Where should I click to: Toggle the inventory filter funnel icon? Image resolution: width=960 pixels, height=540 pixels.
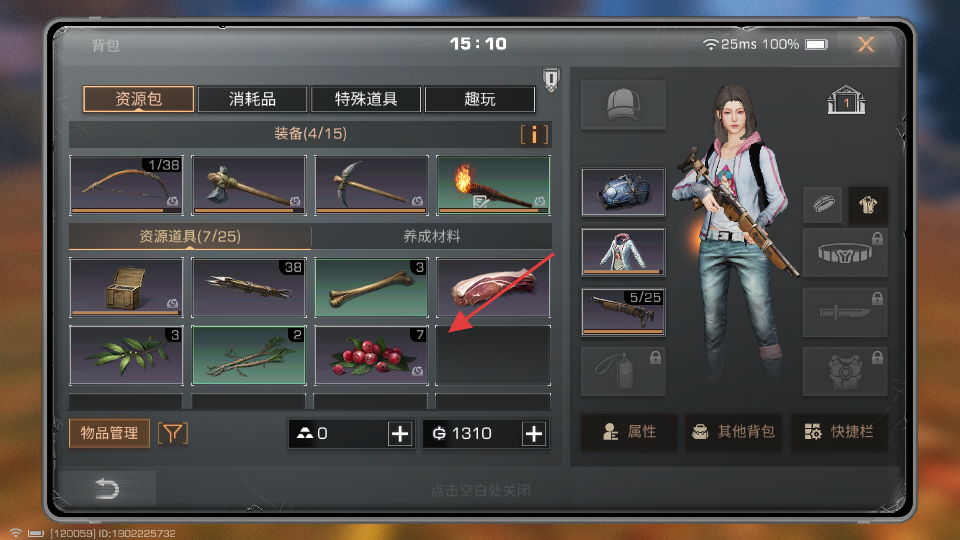point(173,433)
